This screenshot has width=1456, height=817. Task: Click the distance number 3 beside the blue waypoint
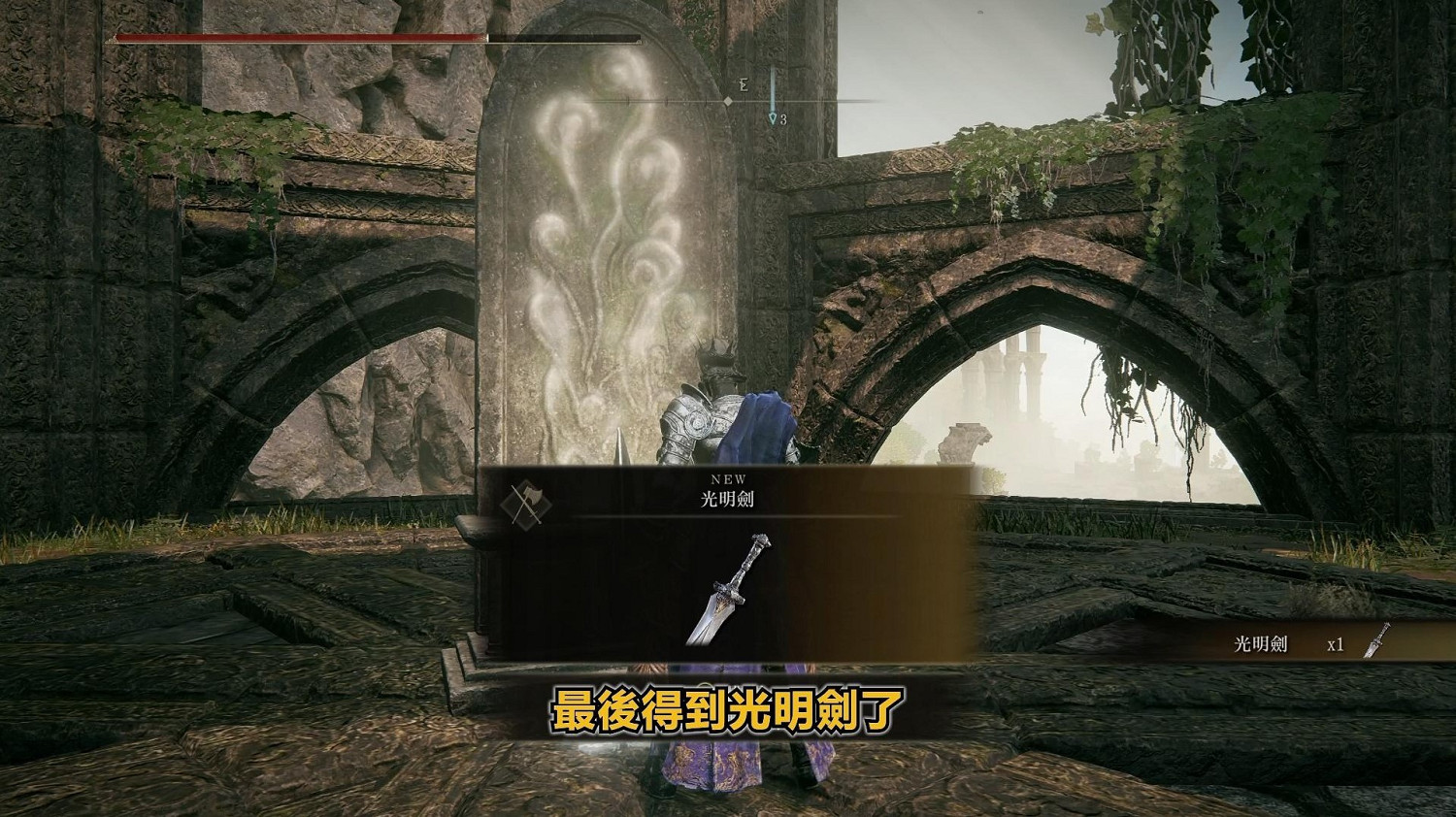[782, 119]
